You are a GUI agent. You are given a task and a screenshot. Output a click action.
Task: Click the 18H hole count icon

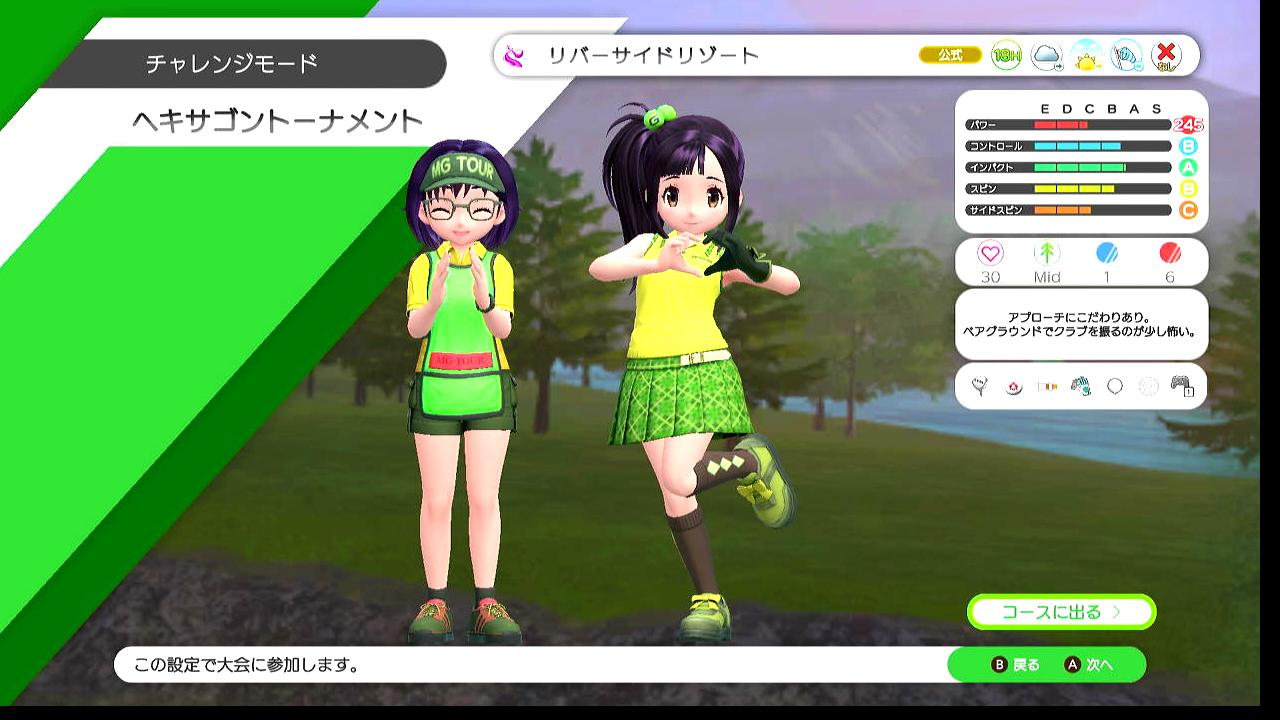[x=1006, y=56]
